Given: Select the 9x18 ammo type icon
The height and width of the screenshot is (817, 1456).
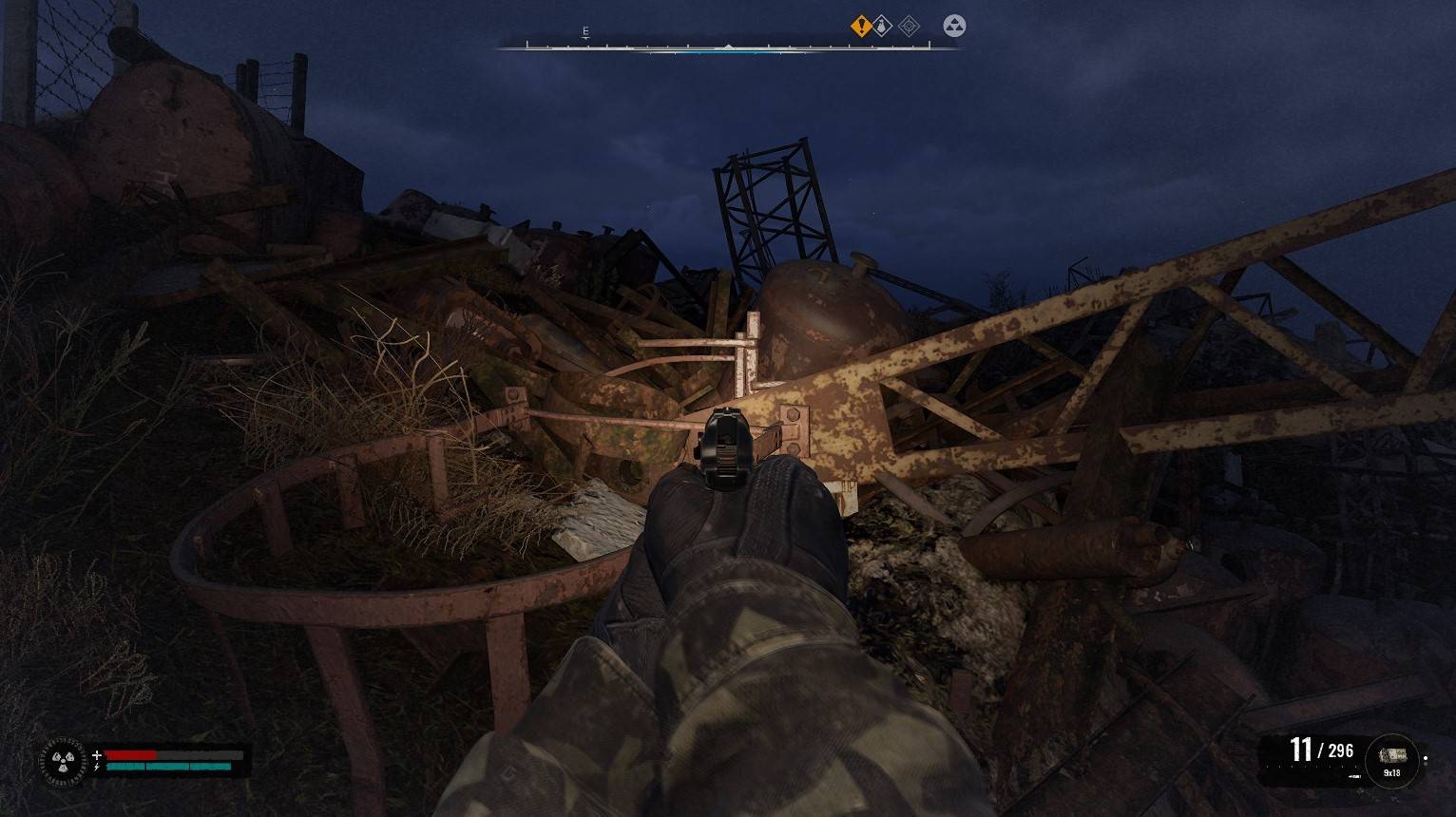Looking at the screenshot, I should tap(1391, 759).
